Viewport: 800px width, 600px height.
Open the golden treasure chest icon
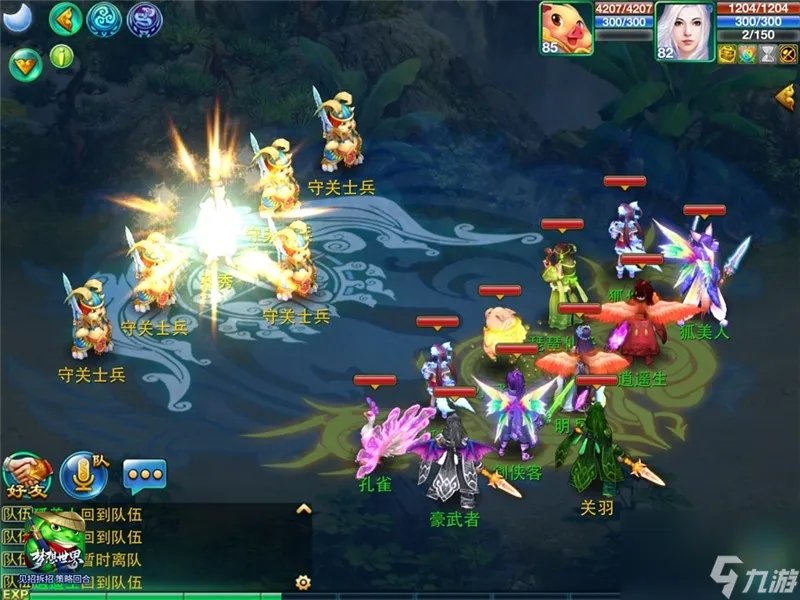coord(727,52)
